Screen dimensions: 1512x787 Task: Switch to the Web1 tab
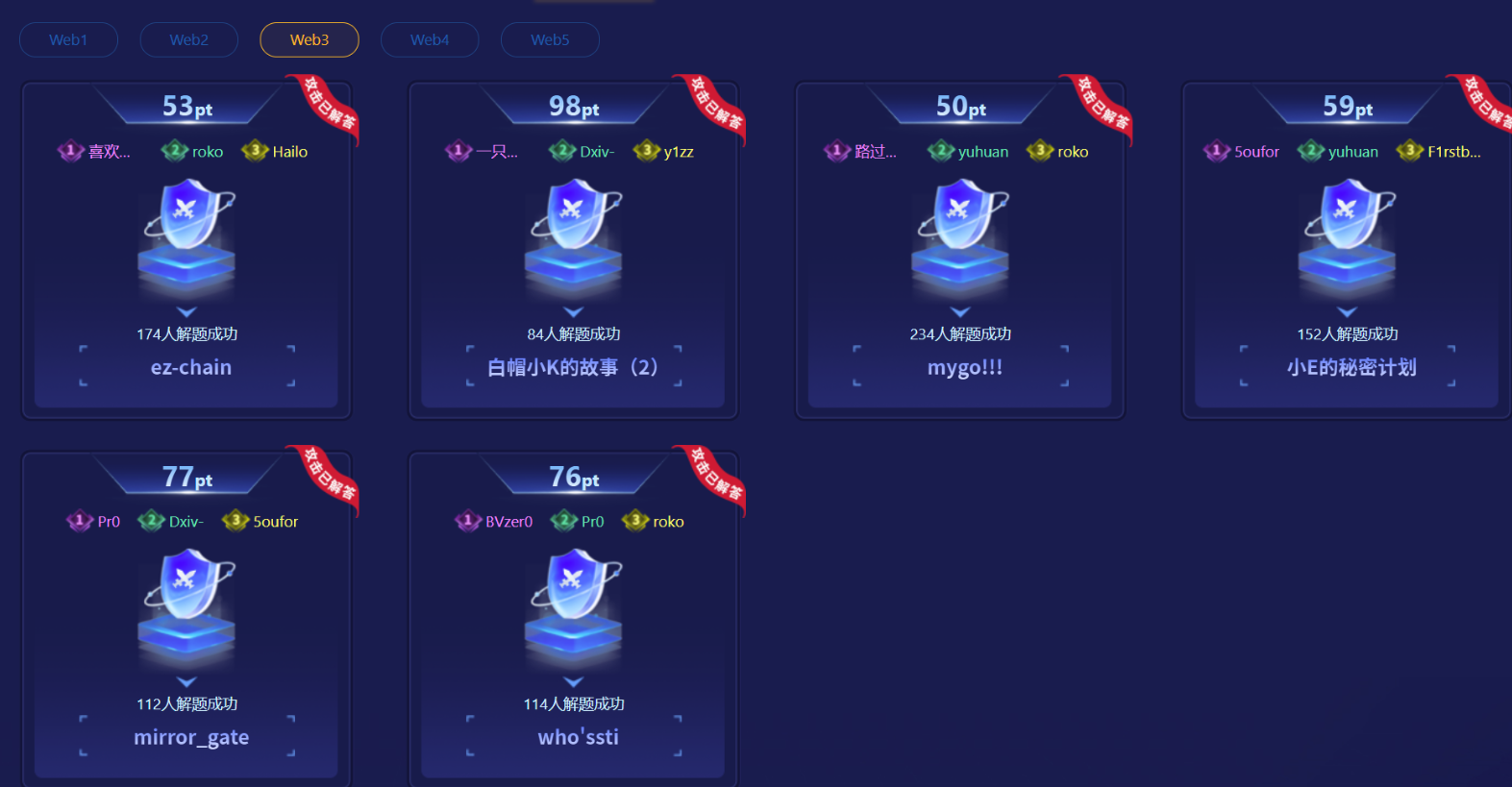pyautogui.click(x=68, y=40)
